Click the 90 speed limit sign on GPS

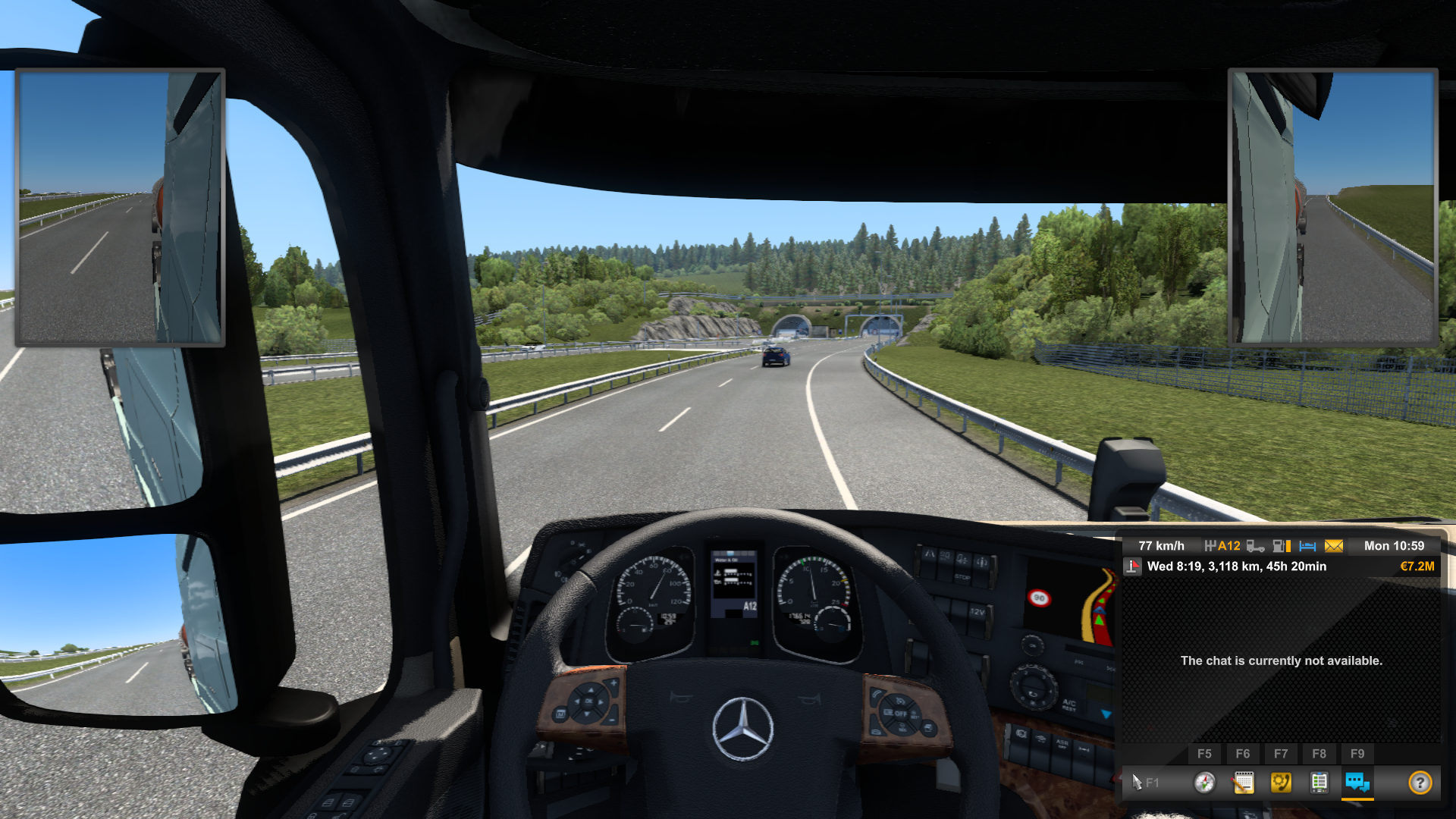[x=1039, y=597]
